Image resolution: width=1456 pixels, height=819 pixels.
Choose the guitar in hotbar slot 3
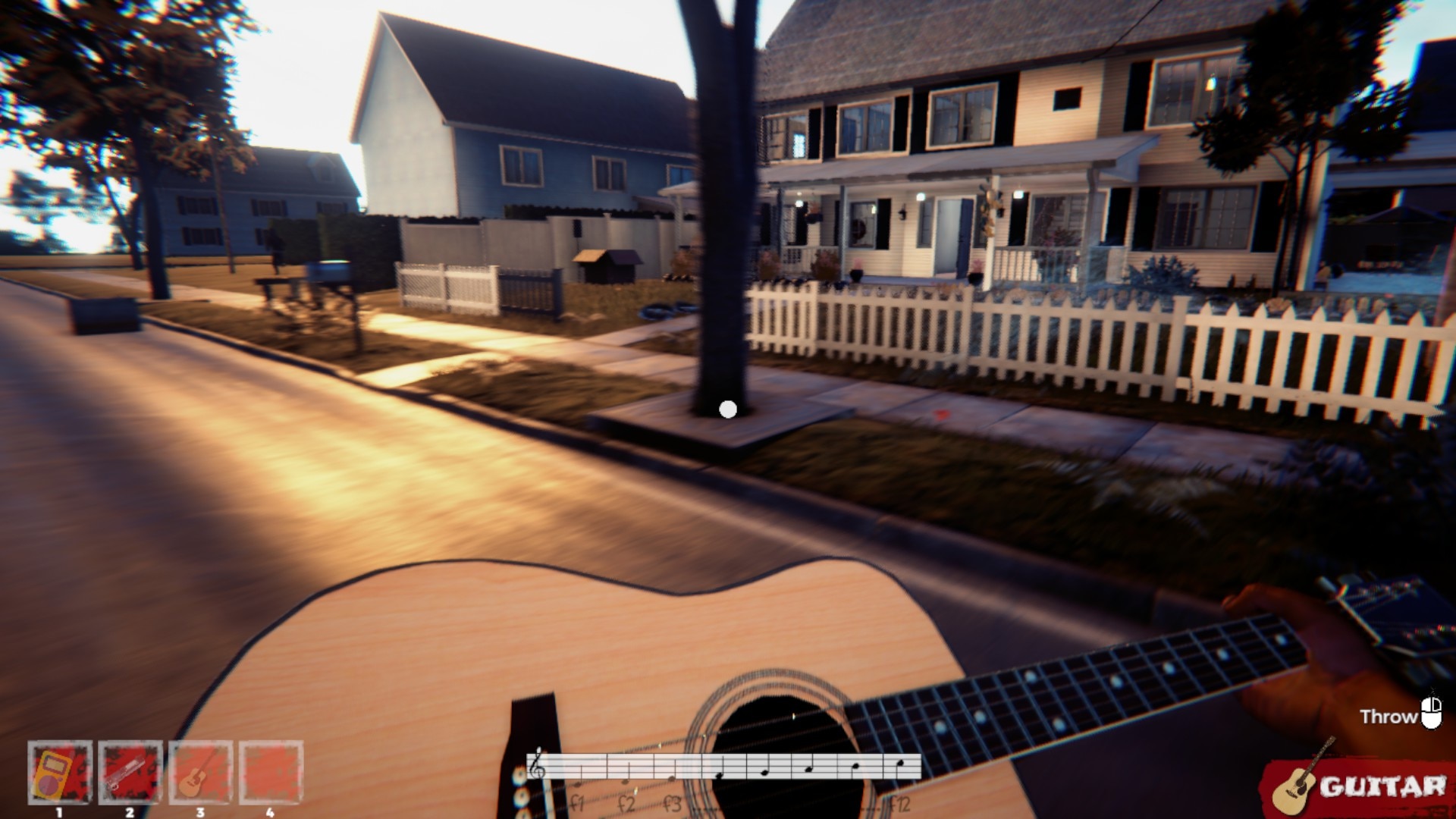point(200,773)
